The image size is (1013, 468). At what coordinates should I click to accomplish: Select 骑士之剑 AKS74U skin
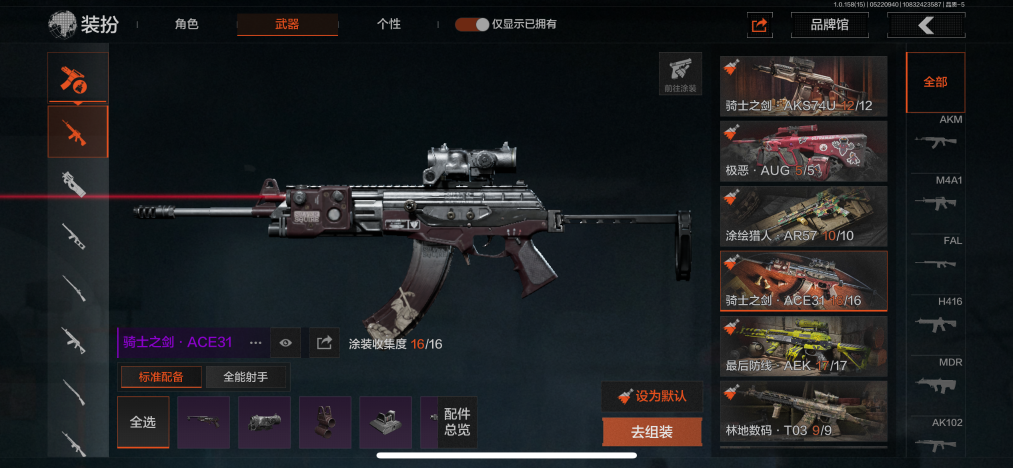click(803, 86)
